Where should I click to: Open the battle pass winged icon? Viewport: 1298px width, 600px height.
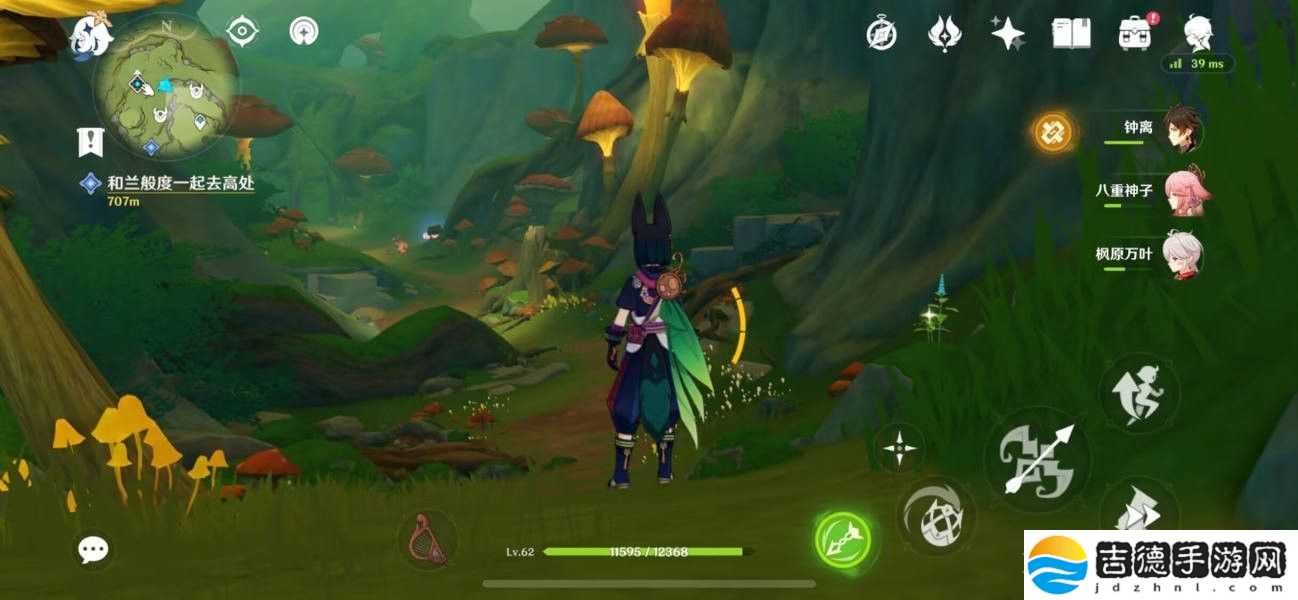944,34
